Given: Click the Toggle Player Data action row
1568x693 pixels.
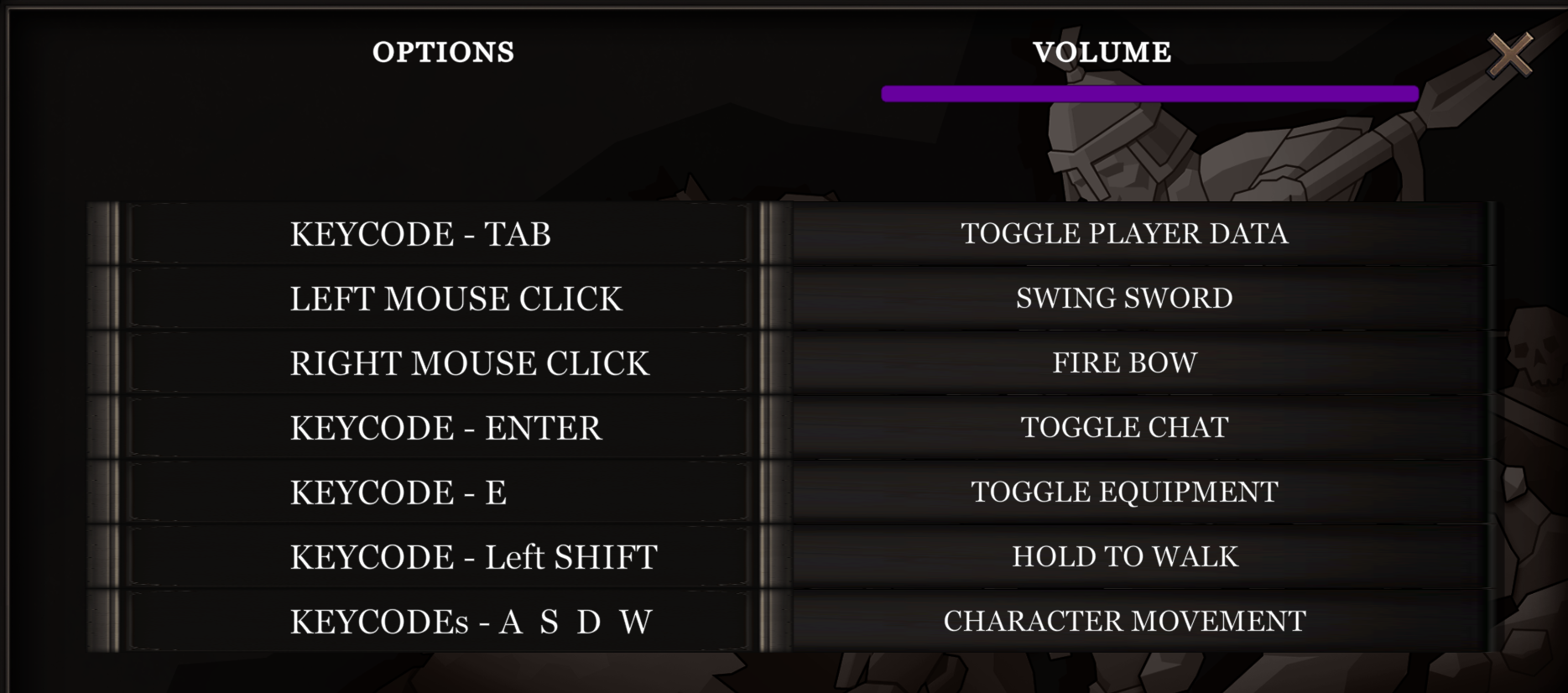Looking at the screenshot, I should coord(1124,233).
